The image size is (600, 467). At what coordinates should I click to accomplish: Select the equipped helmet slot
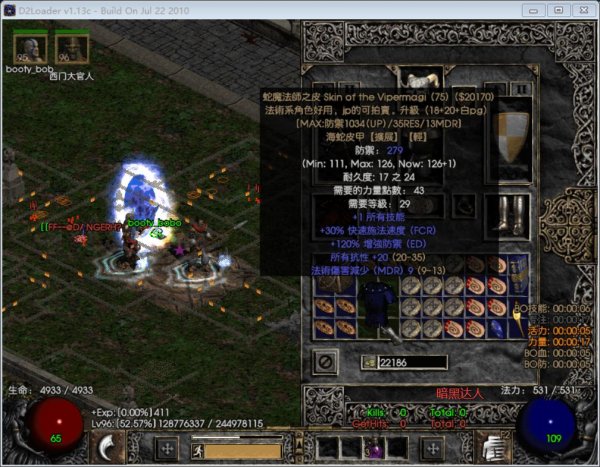pyautogui.click(x=422, y=78)
